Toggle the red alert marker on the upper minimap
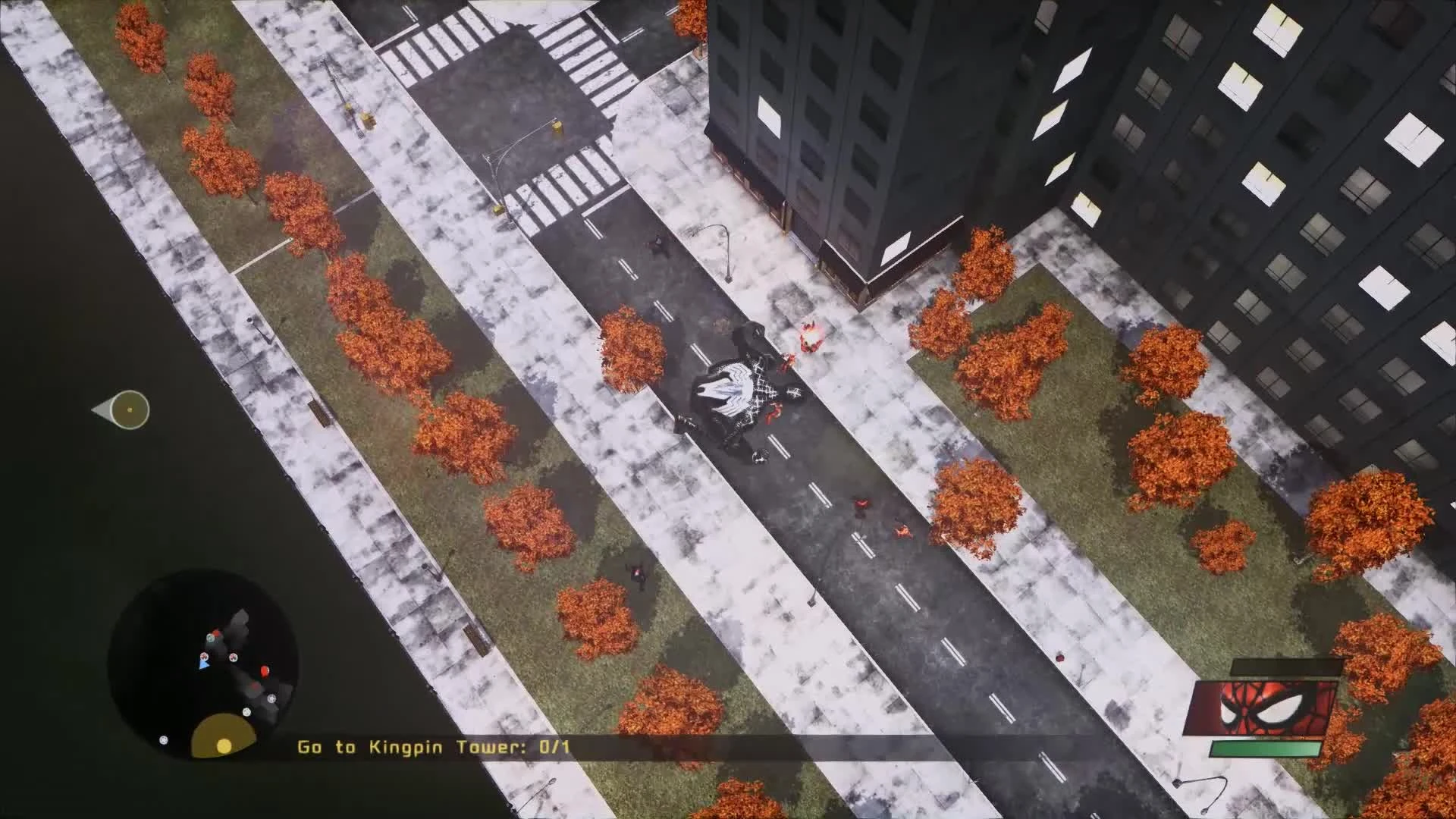Viewport: 1456px width, 819px height. 215,633
